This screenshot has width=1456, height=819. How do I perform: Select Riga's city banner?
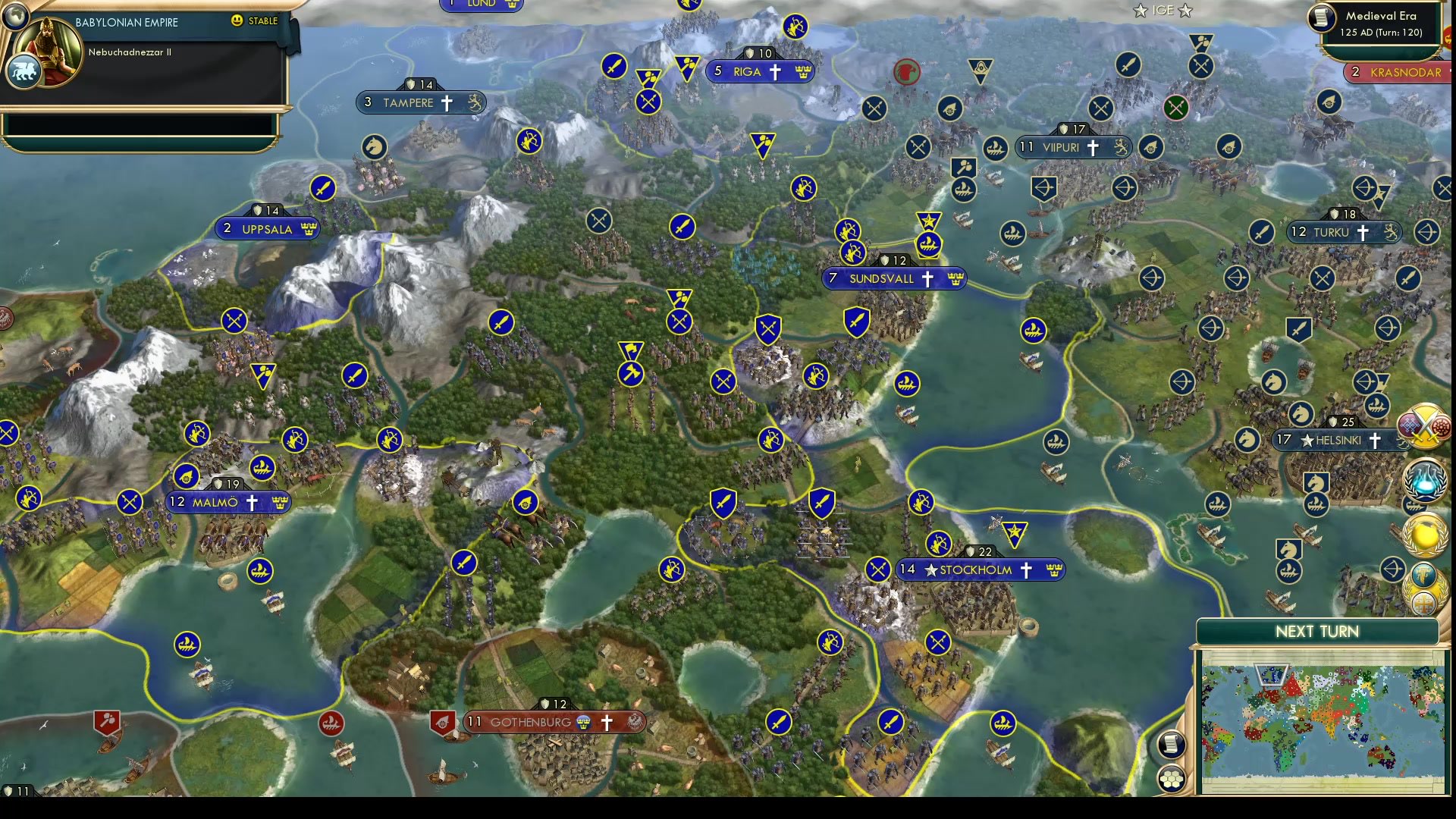tap(758, 71)
